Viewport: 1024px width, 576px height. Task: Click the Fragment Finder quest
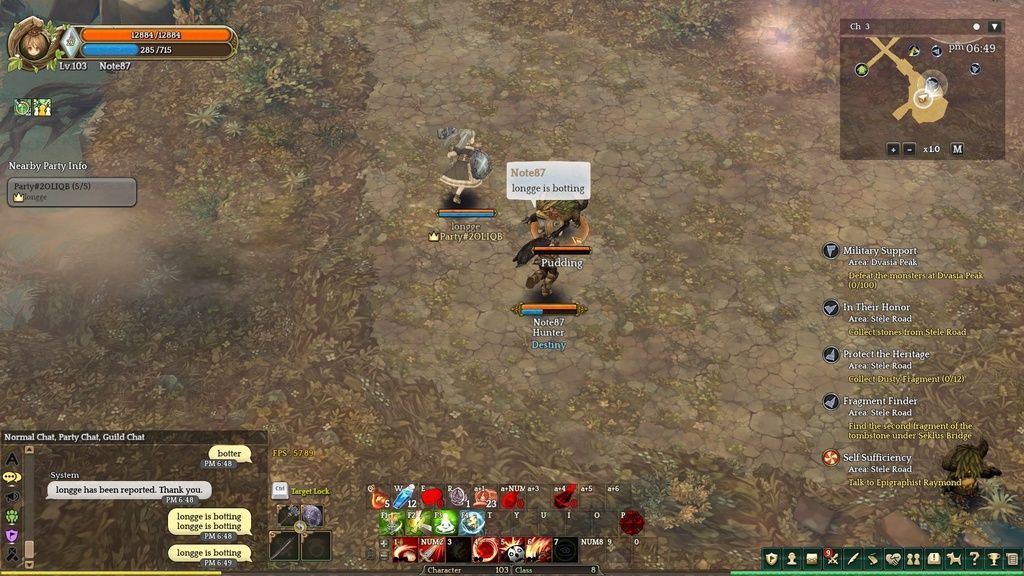click(x=880, y=402)
